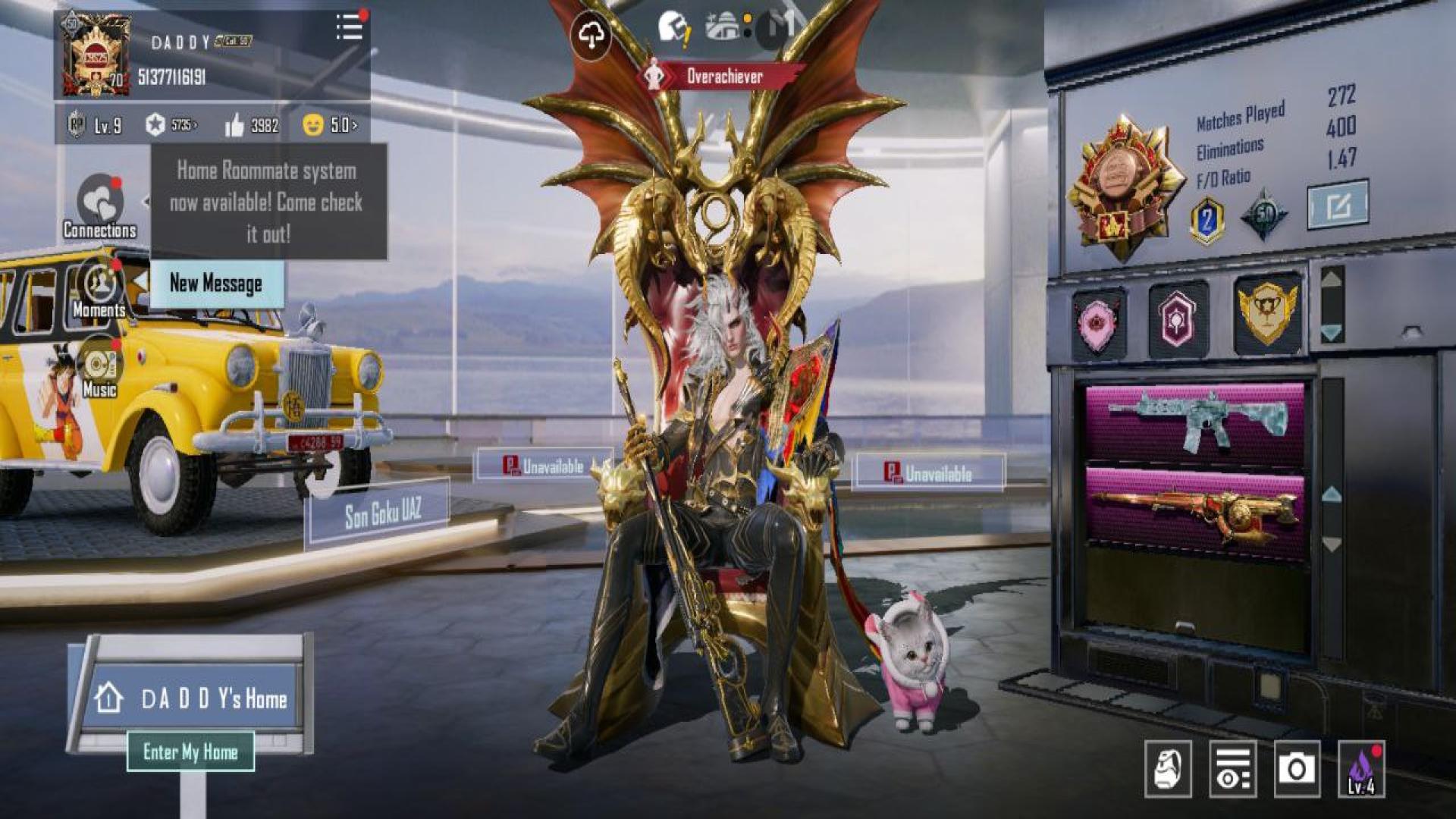Open the popularity 5735 star
Screen dimensions: 1456x819
(x=171, y=125)
